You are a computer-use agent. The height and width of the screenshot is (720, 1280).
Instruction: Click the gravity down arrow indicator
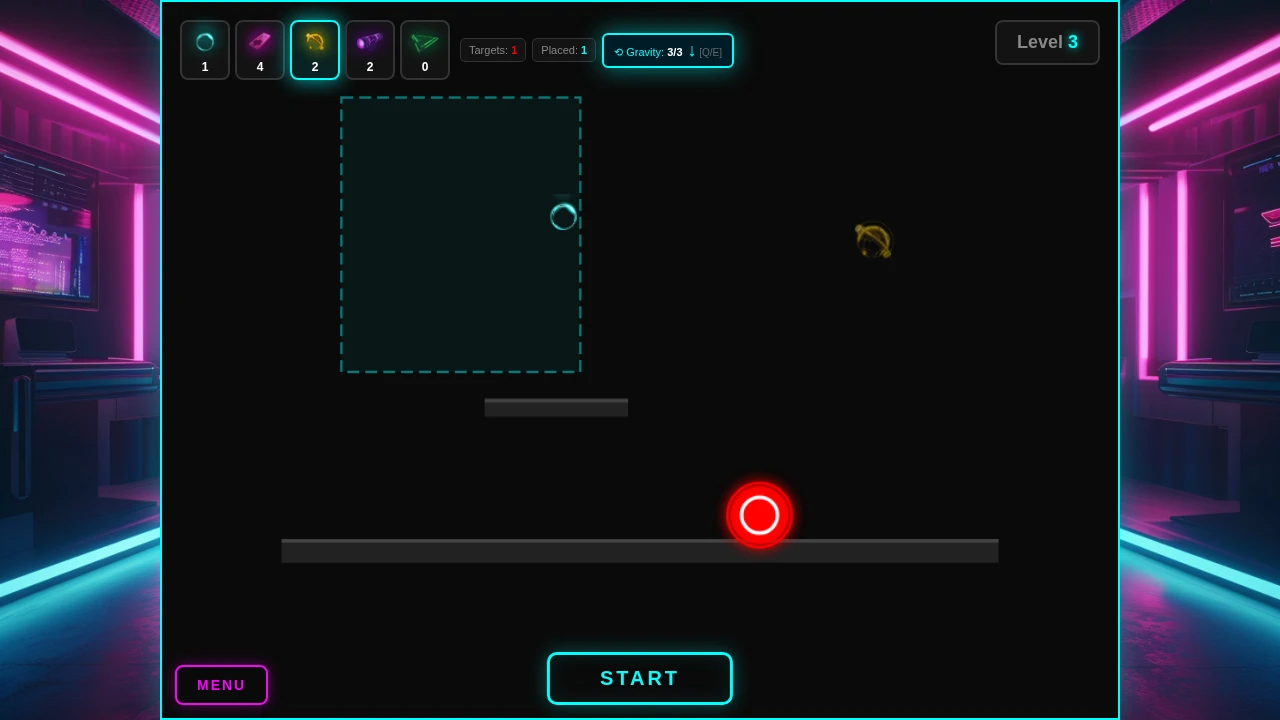tap(691, 51)
